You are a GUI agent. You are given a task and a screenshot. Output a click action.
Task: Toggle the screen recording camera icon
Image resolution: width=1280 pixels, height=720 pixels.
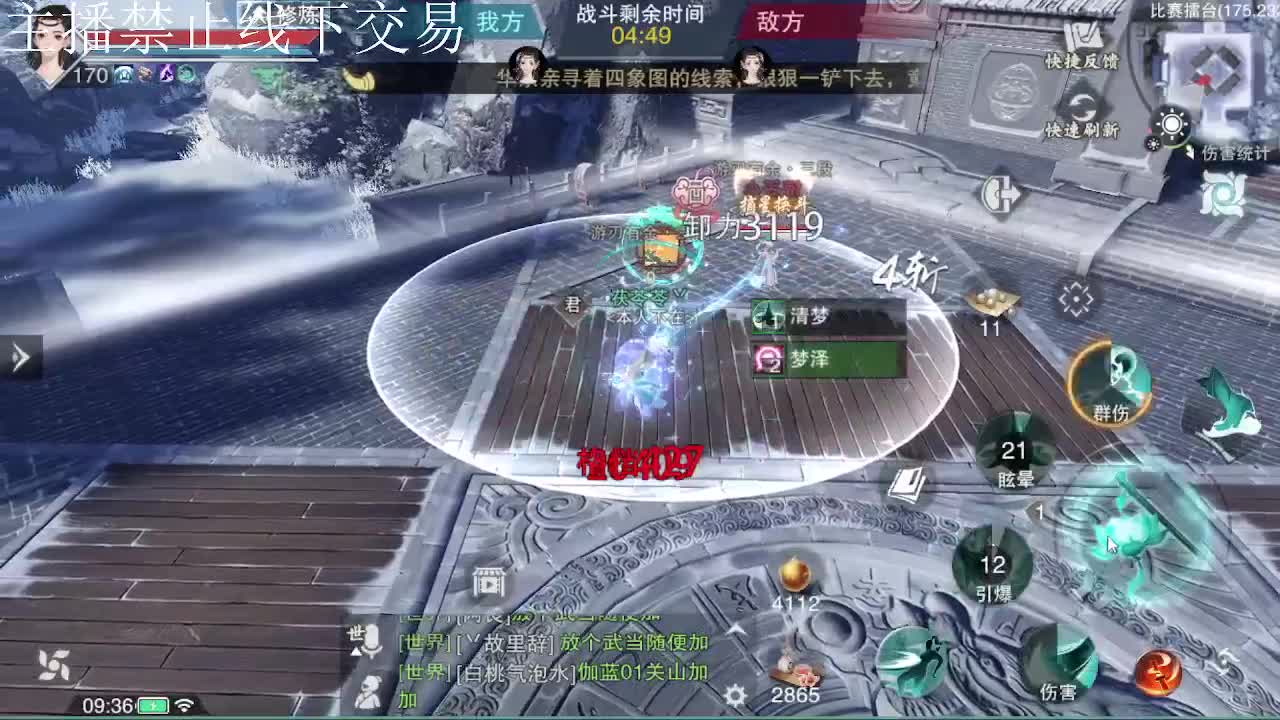(488, 584)
